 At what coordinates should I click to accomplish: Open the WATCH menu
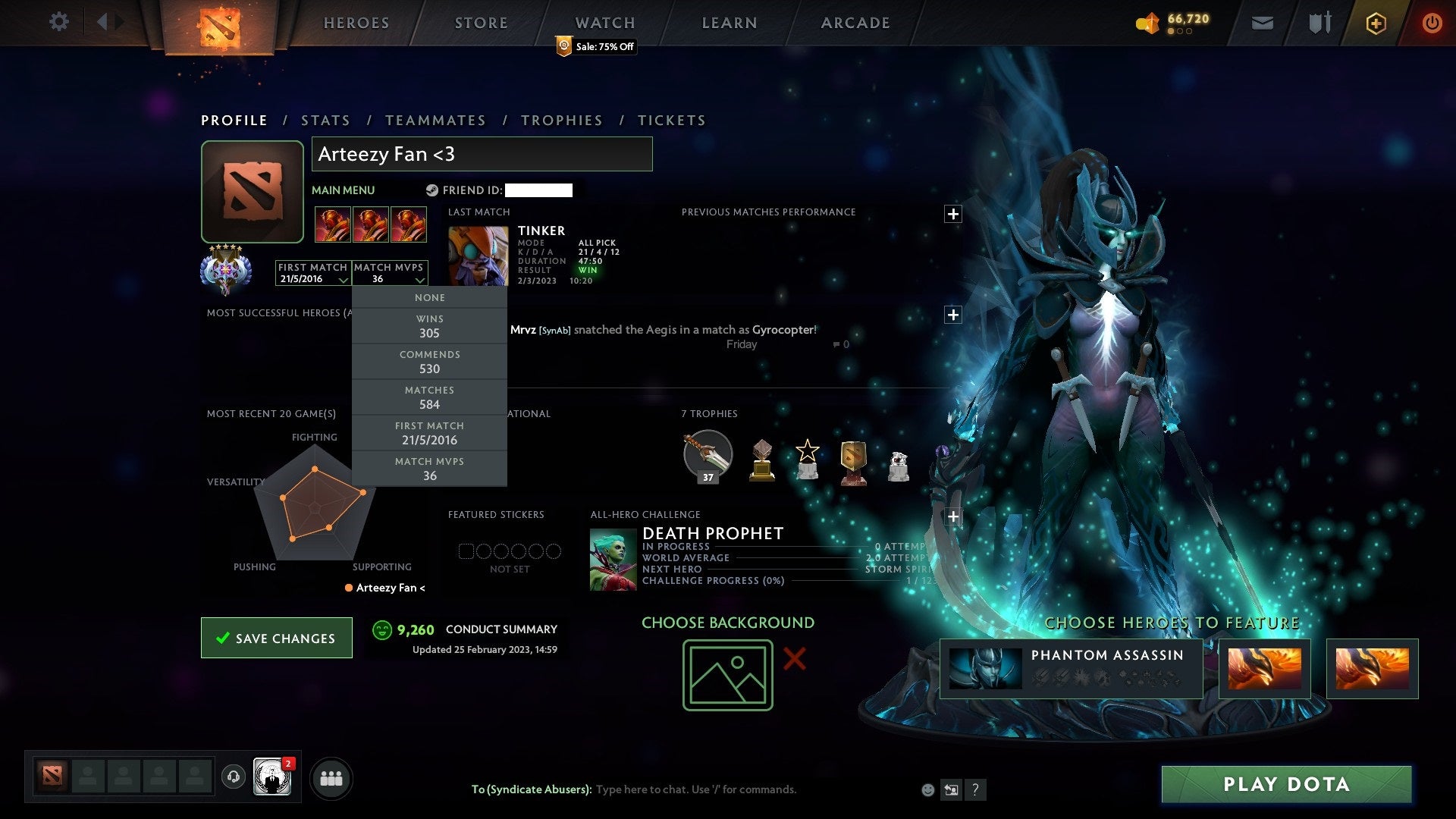coord(604,22)
